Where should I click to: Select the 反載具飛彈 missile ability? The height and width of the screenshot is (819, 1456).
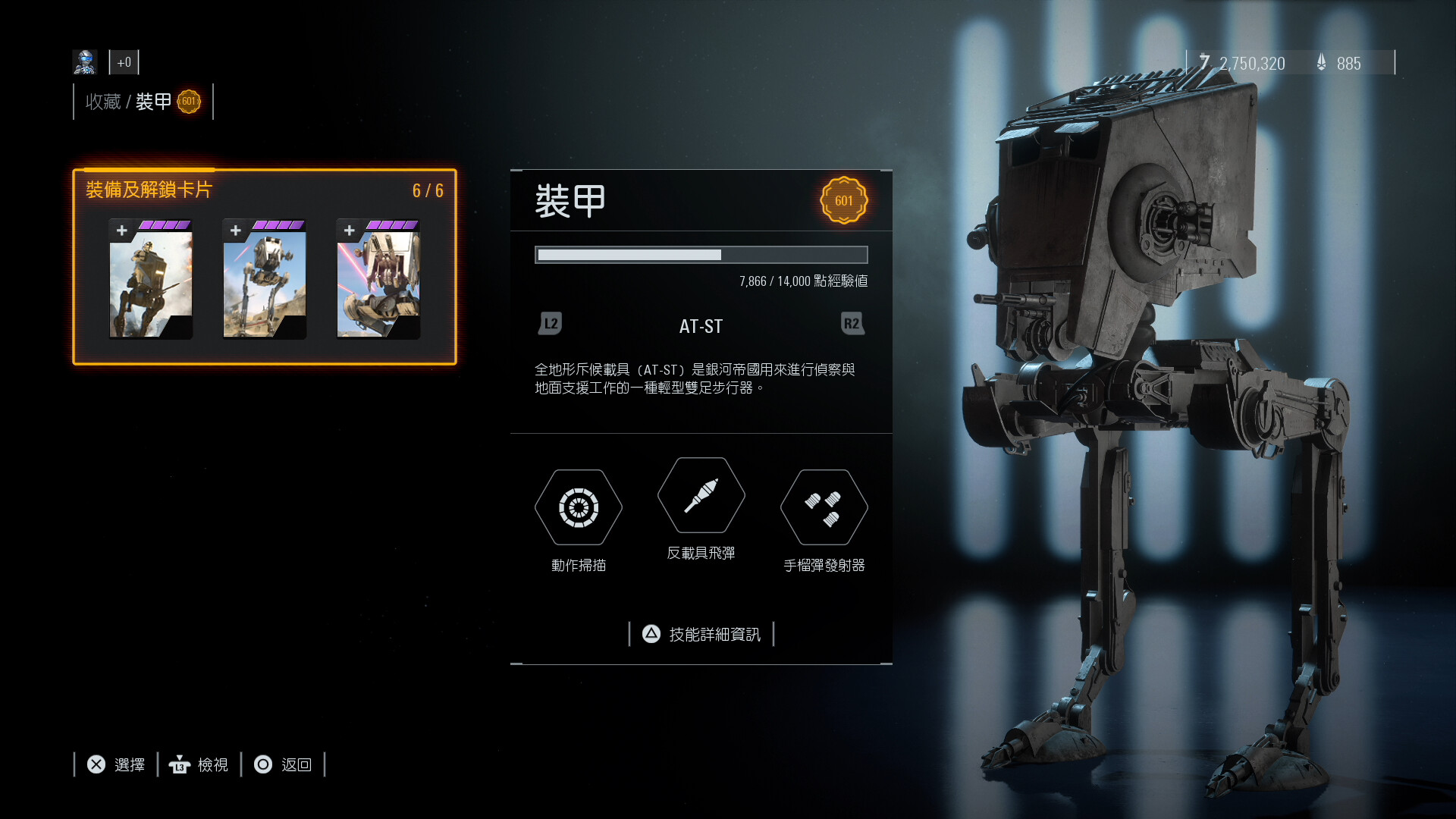click(x=701, y=496)
